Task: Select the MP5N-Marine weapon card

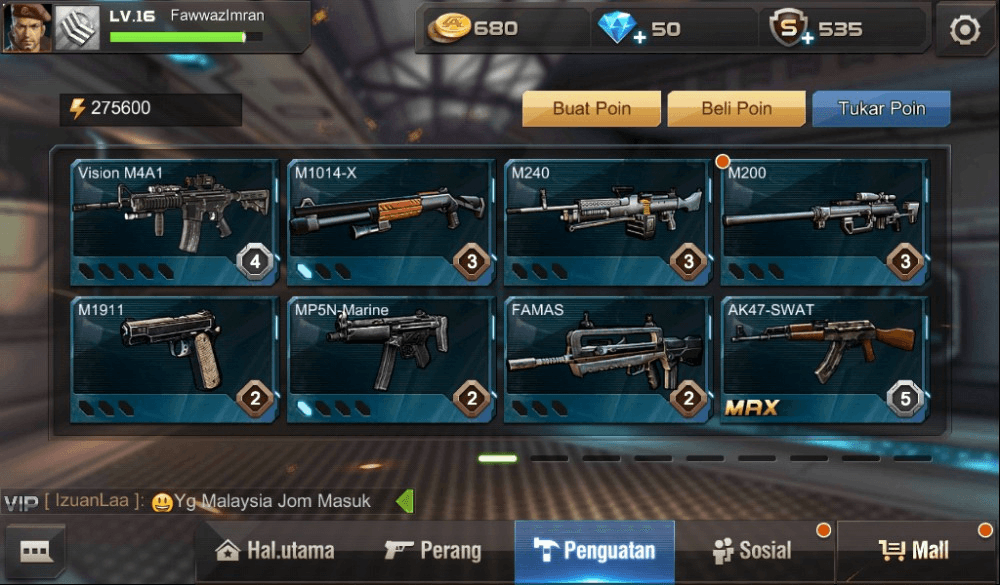Action: [x=391, y=359]
